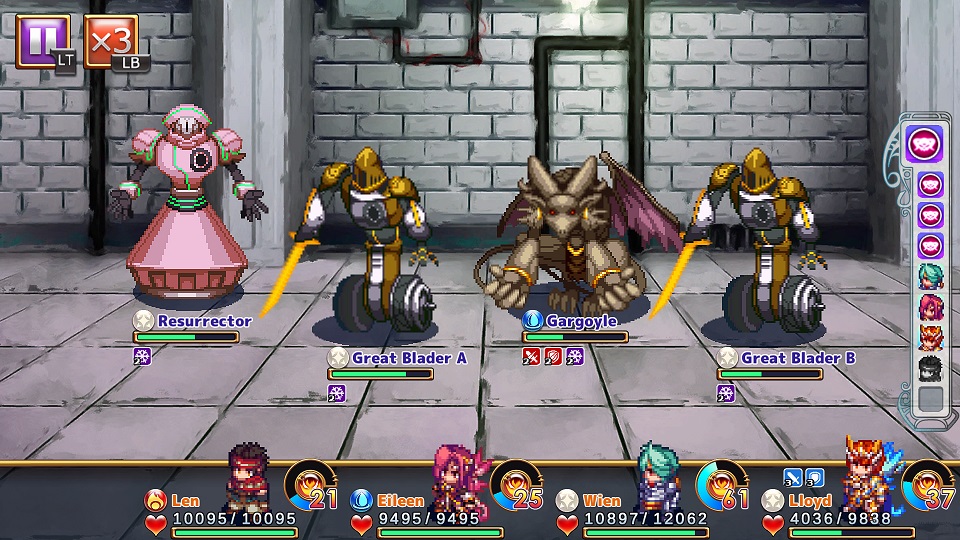Viewport: 960px width, 540px height.
Task: Select Len's party portrait
Action: [x=247, y=475]
